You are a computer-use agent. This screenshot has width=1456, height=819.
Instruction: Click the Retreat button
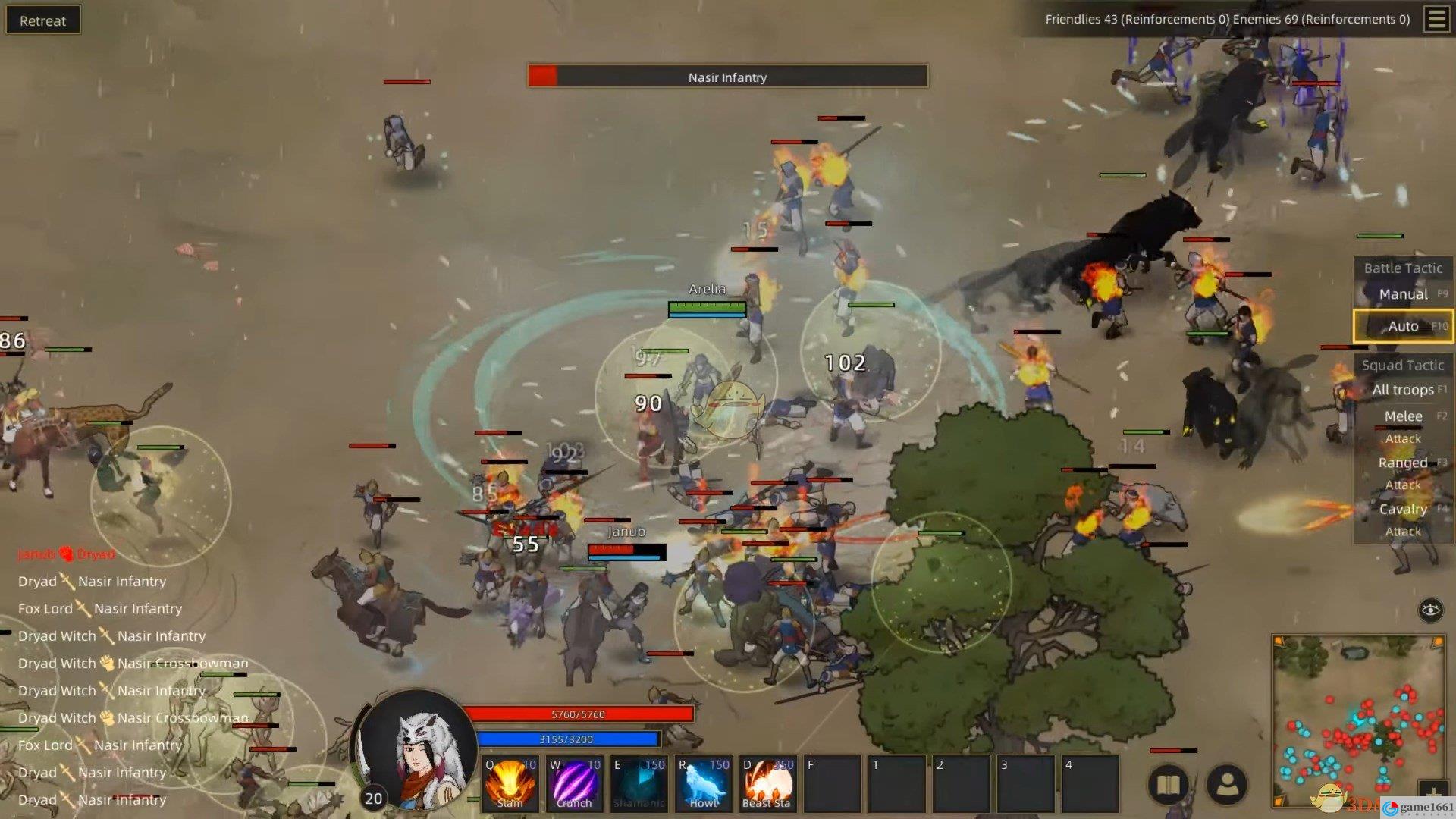(42, 20)
